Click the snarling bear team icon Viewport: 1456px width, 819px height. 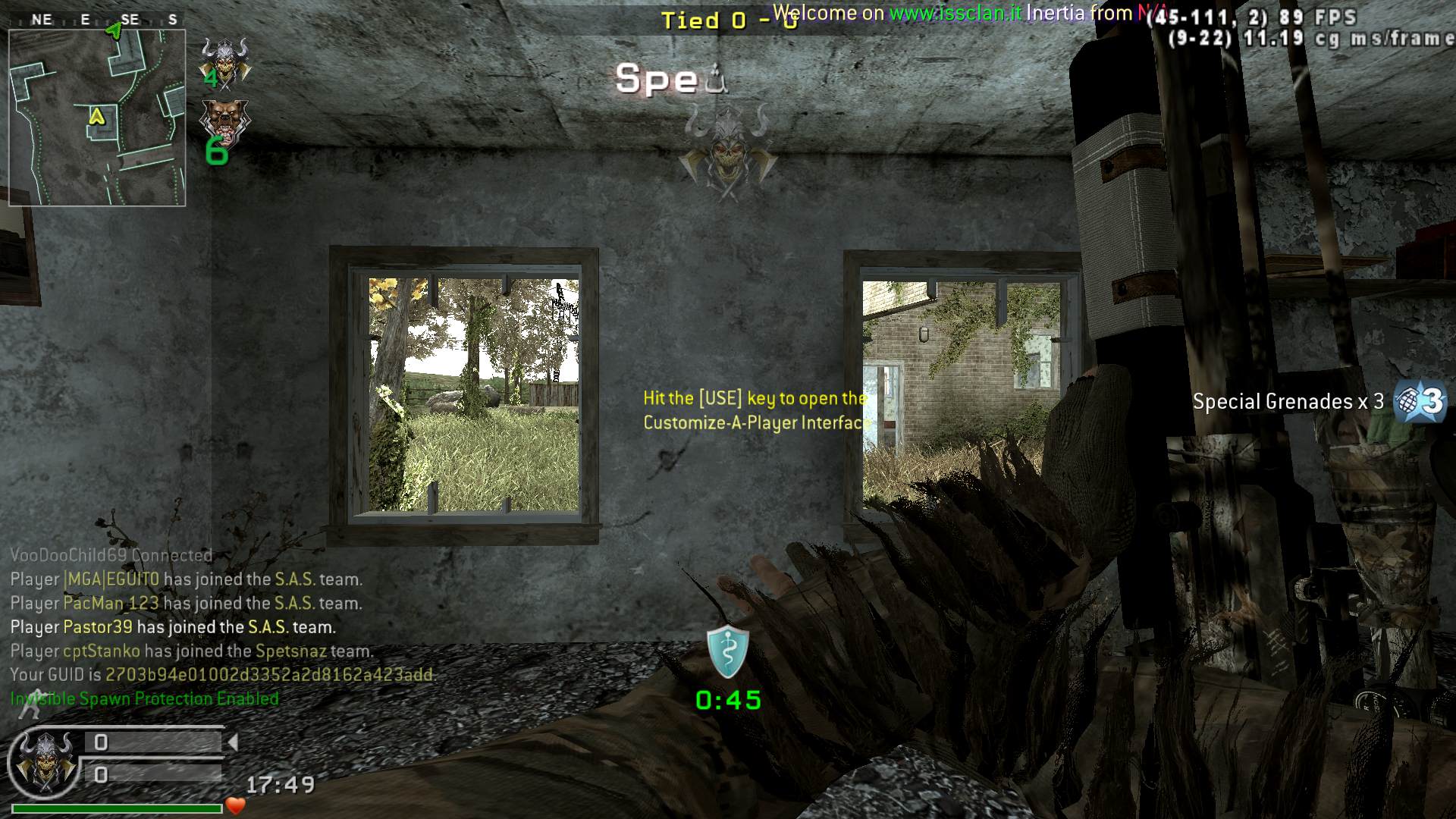[224, 120]
